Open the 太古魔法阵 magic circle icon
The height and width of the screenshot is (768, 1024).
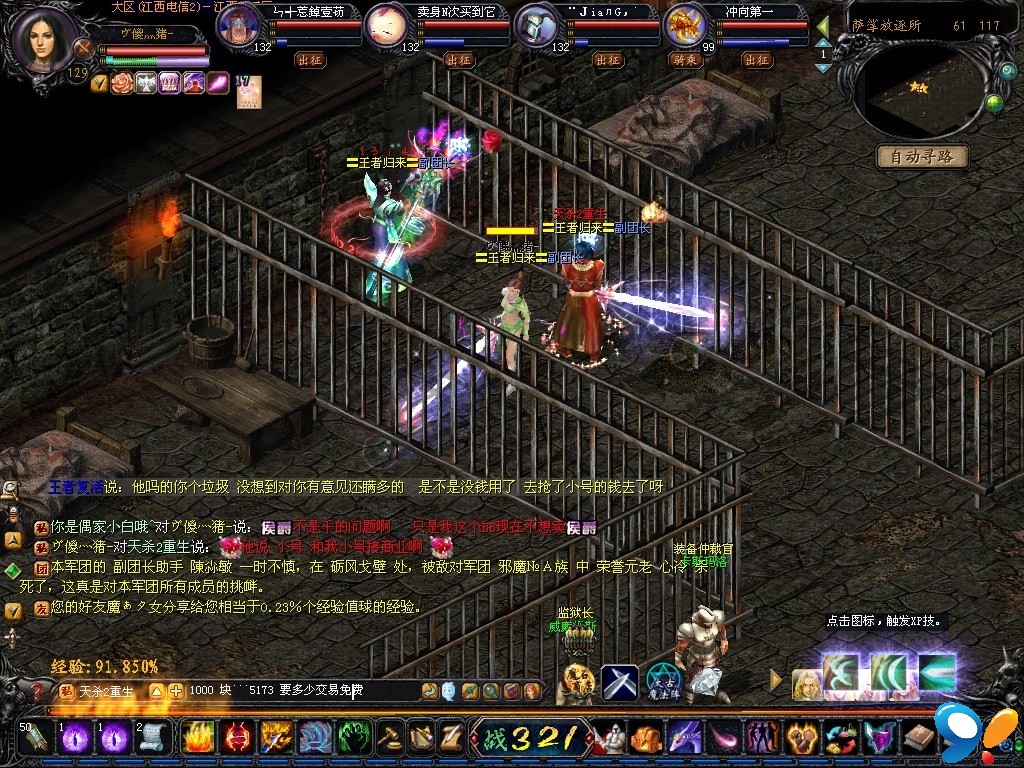click(662, 681)
